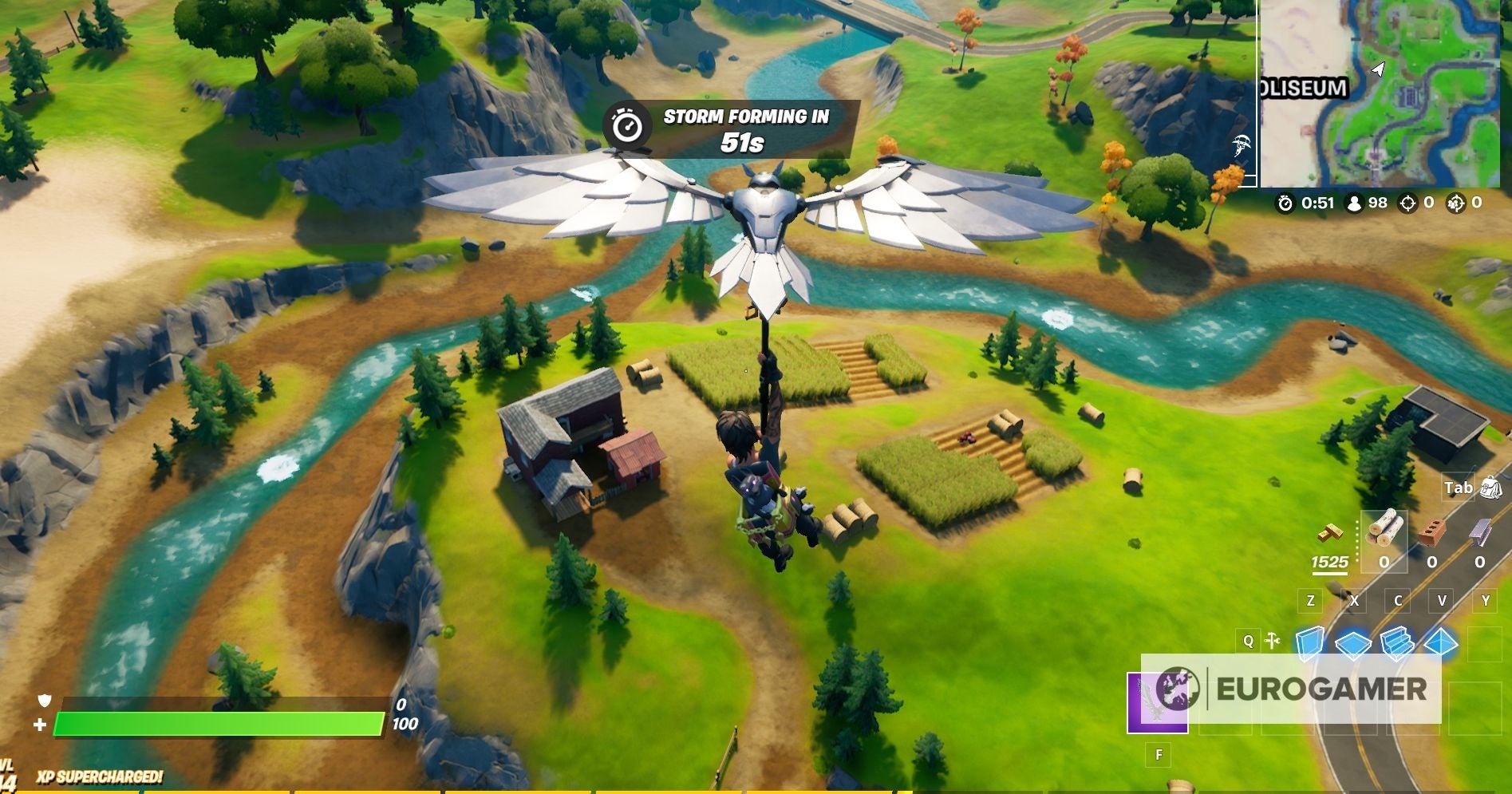
Task: Open inventory via the Tab backpack icon
Action: pos(1491,488)
